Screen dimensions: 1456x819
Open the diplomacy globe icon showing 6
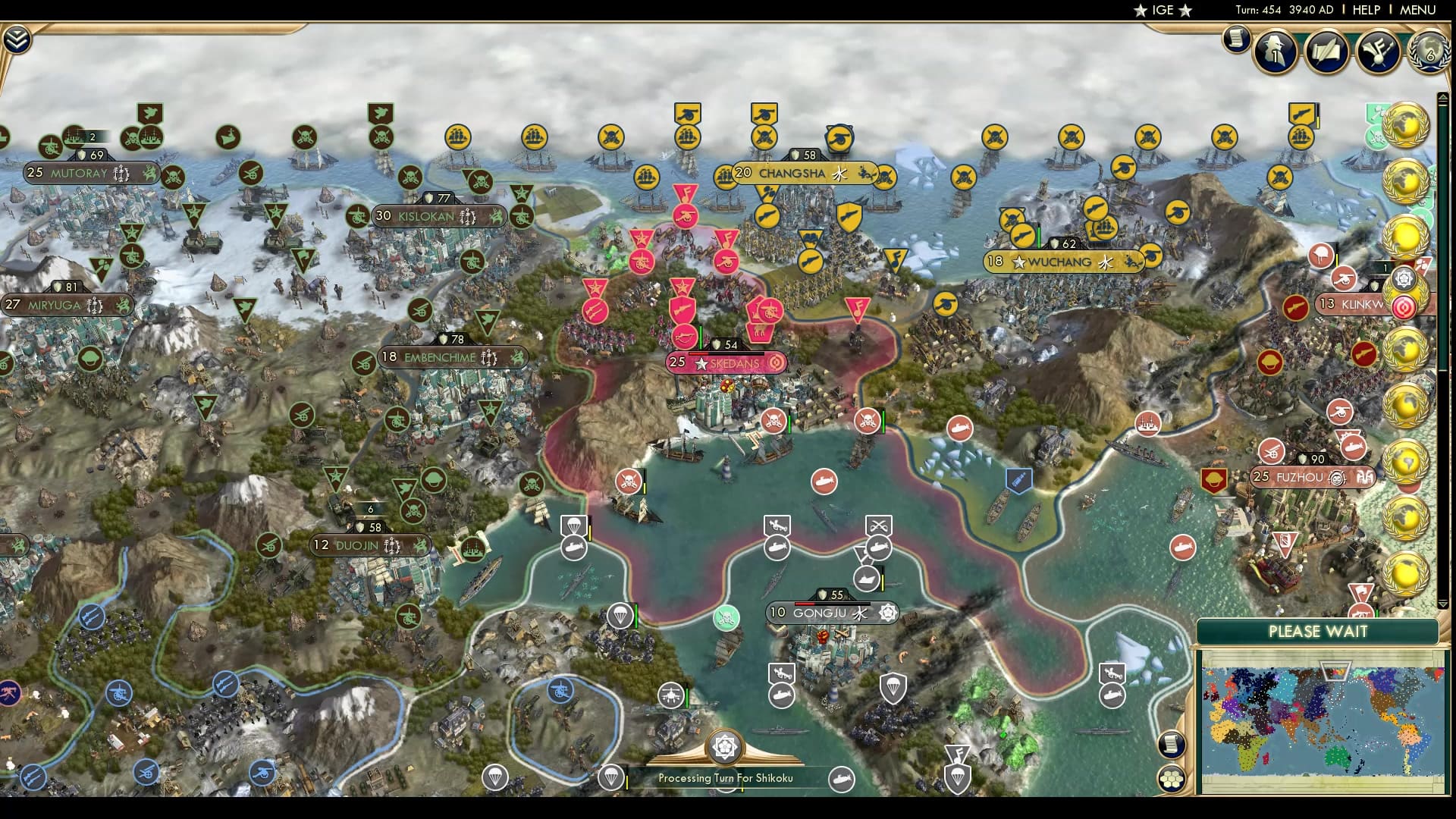(1429, 52)
